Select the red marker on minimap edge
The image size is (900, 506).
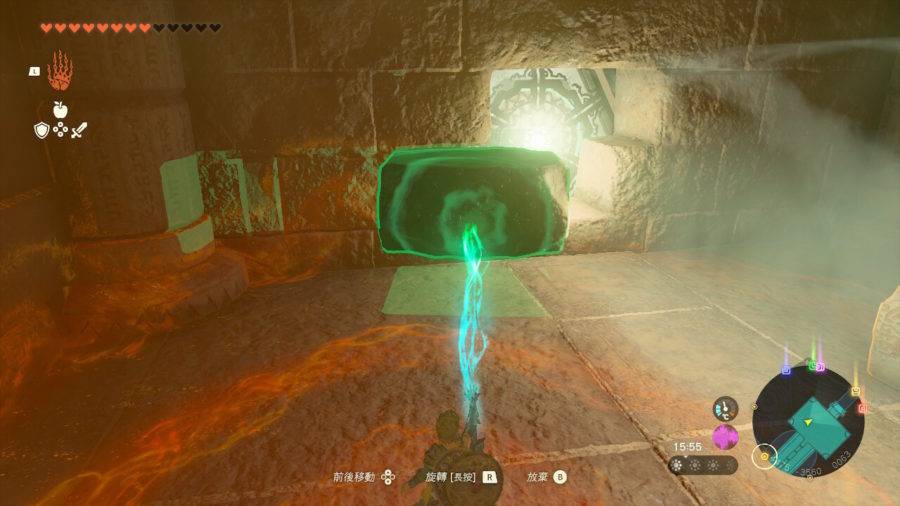pyautogui.click(x=862, y=408)
